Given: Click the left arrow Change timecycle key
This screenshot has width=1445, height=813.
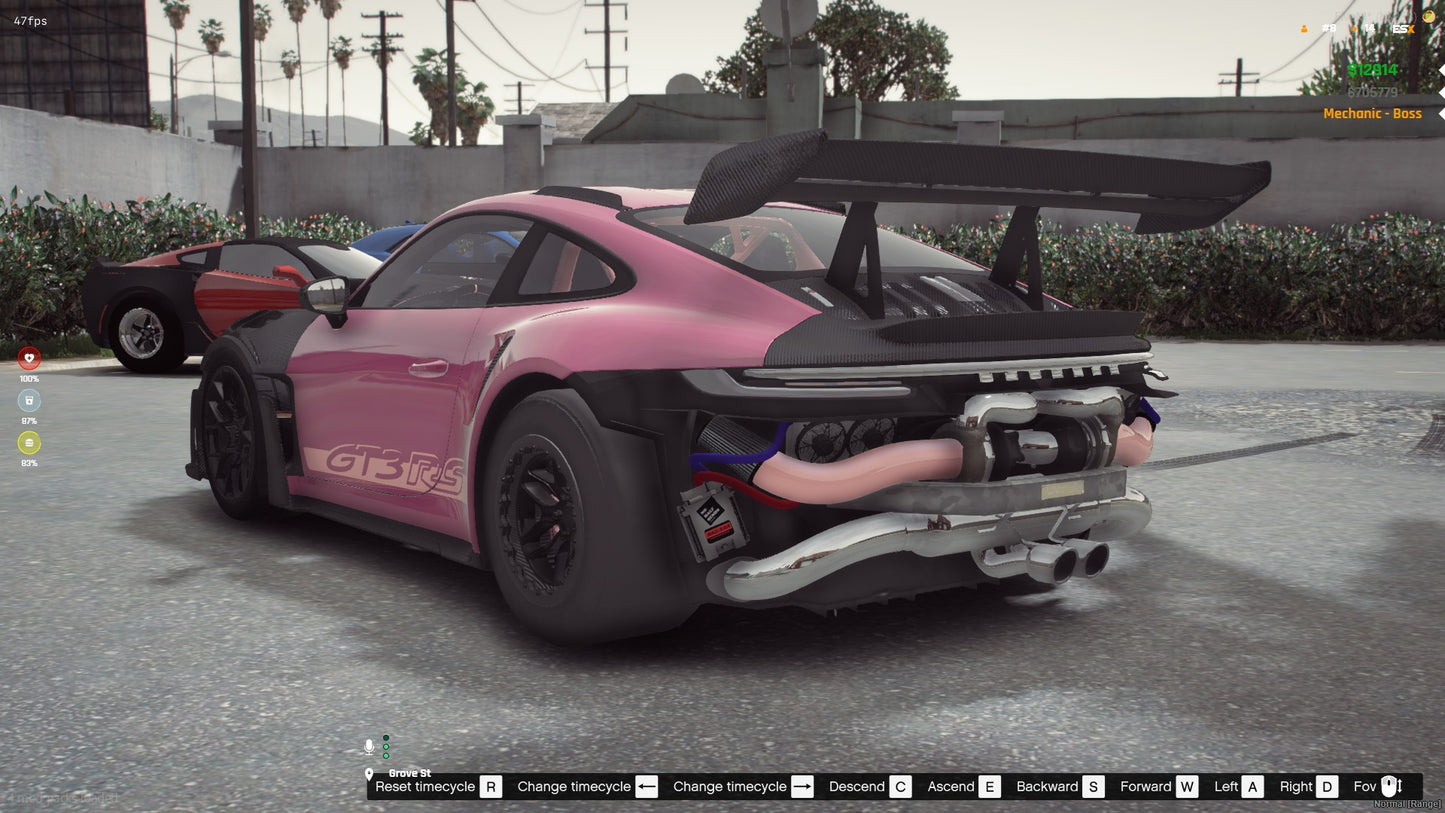Looking at the screenshot, I should click(646, 787).
